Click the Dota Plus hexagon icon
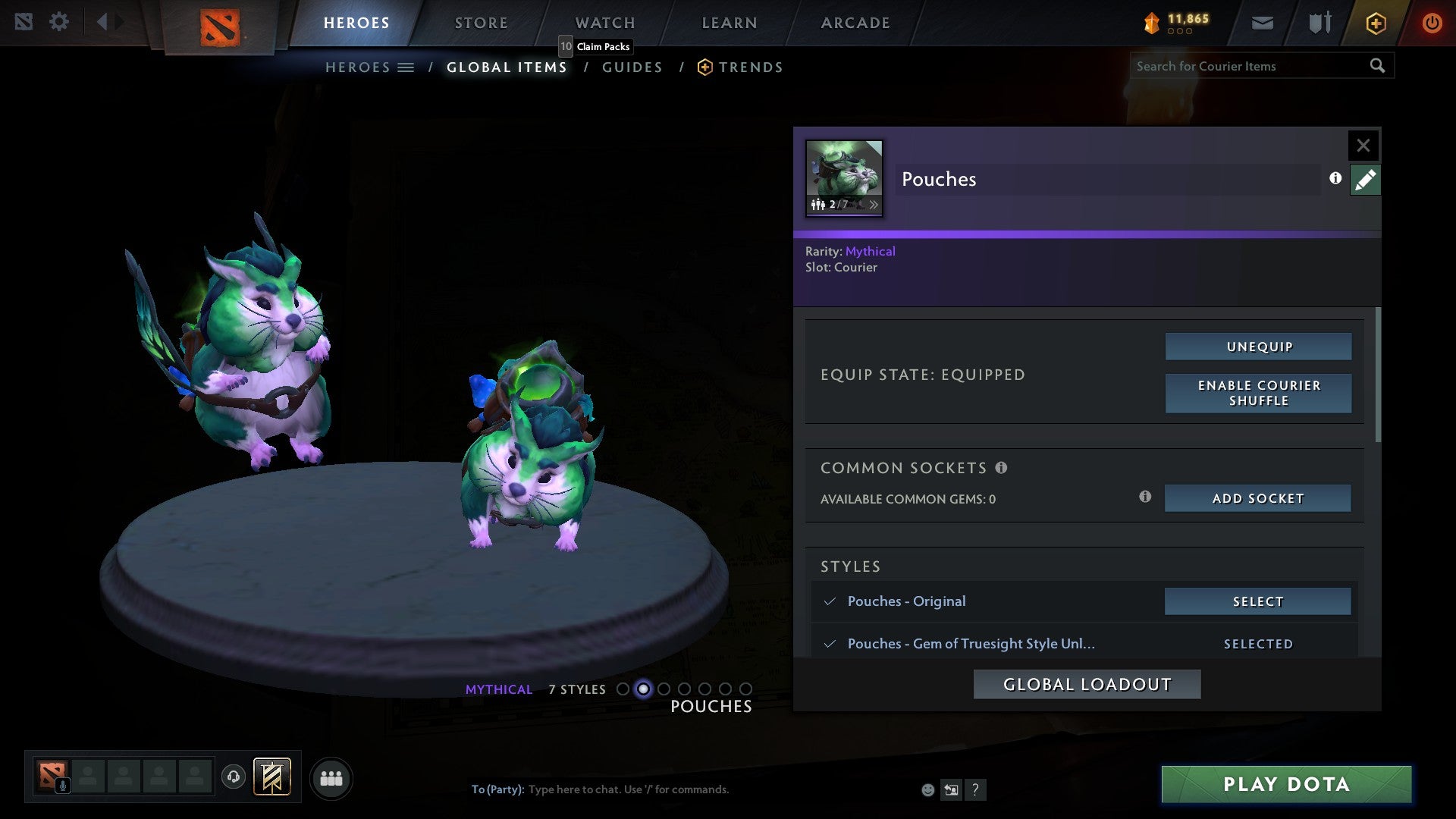Viewport: 1456px width, 819px height. pos(1375,23)
